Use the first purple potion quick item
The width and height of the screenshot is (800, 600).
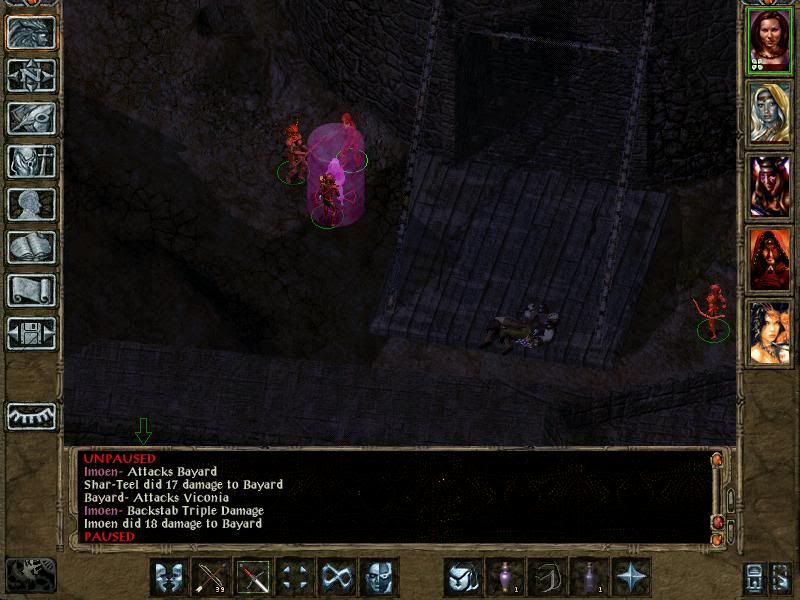(x=505, y=578)
